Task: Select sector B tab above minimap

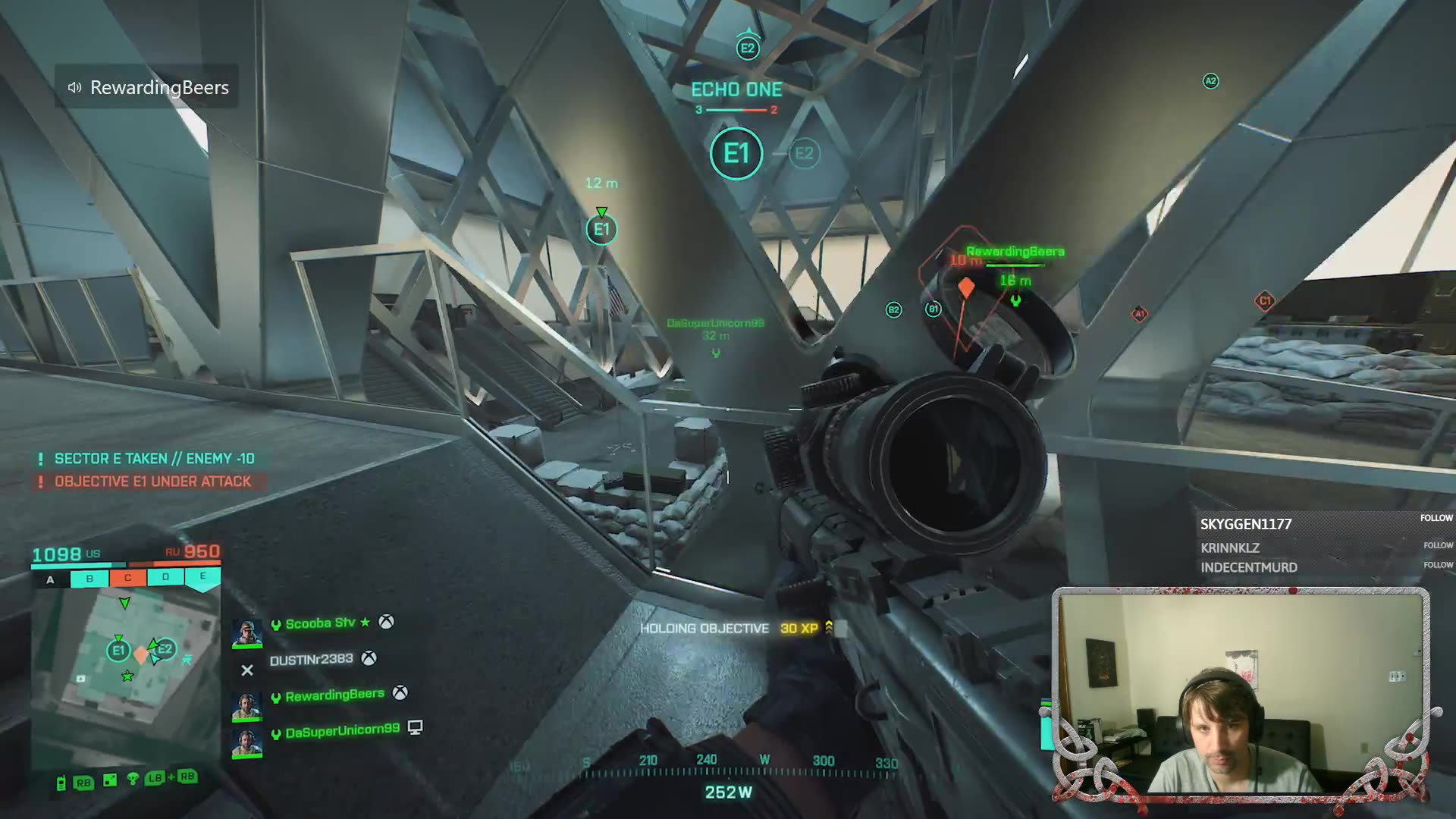Action: pos(89,579)
